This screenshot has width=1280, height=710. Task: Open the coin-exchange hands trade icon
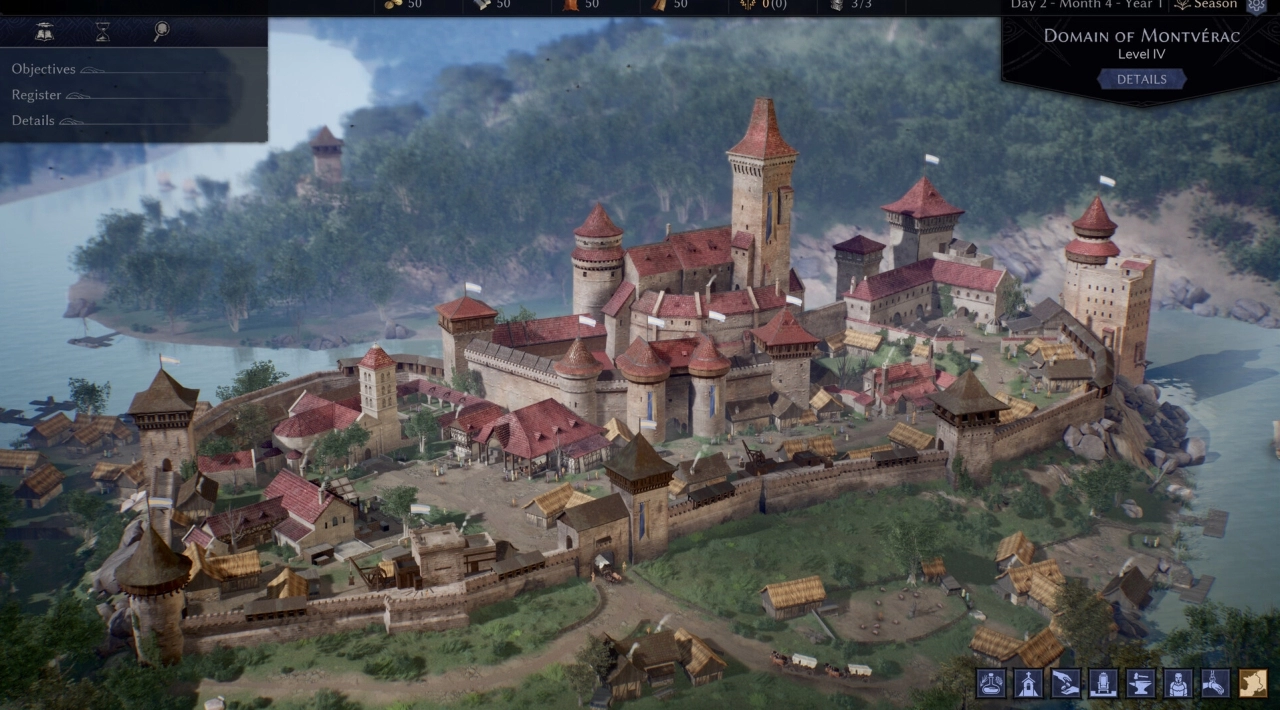pos(1066,683)
